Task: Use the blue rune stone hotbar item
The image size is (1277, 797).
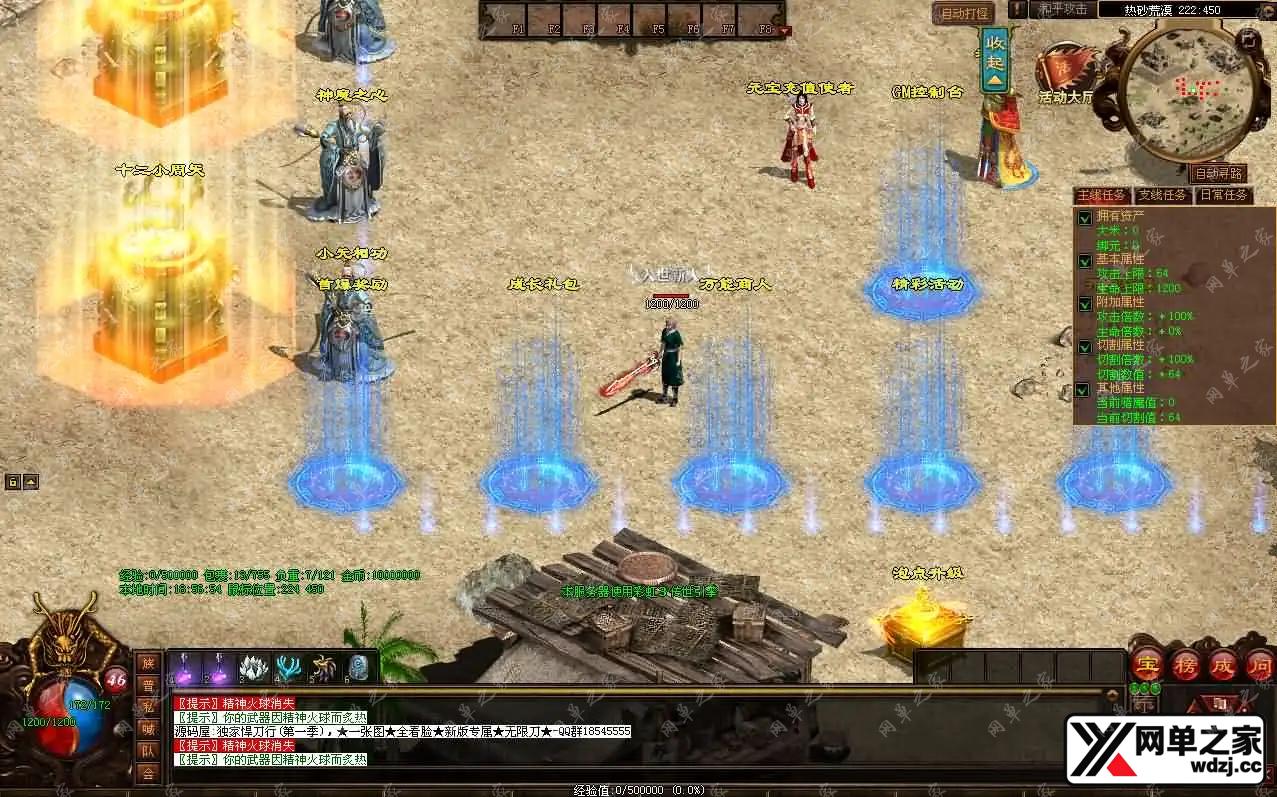Action: (359, 668)
